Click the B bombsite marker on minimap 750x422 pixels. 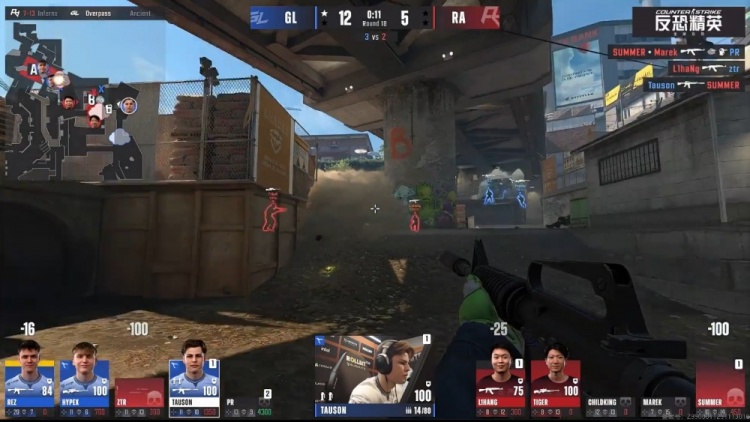click(91, 99)
